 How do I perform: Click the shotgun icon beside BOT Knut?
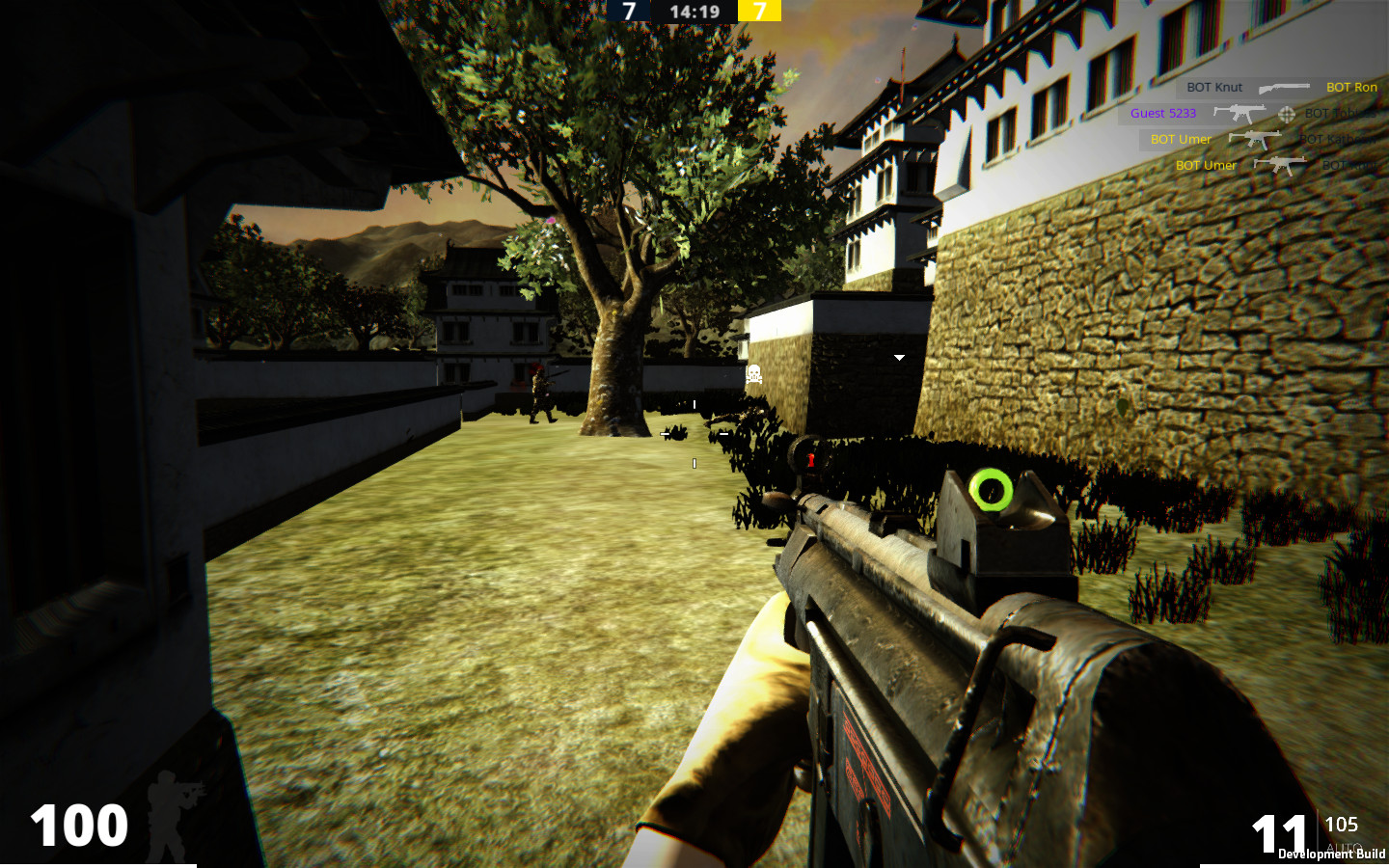(1284, 88)
